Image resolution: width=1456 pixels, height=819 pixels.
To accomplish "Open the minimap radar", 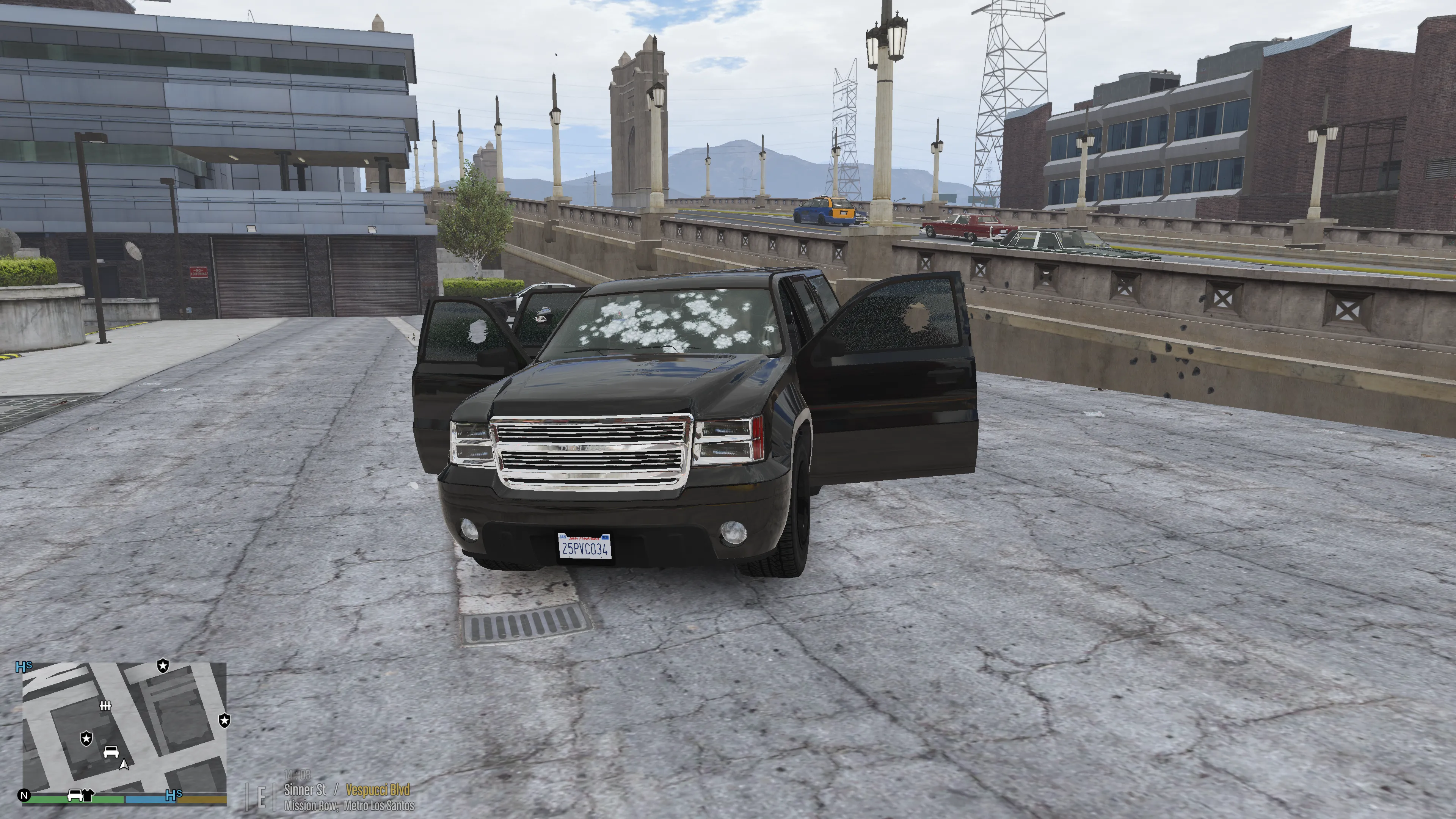I will [x=124, y=729].
